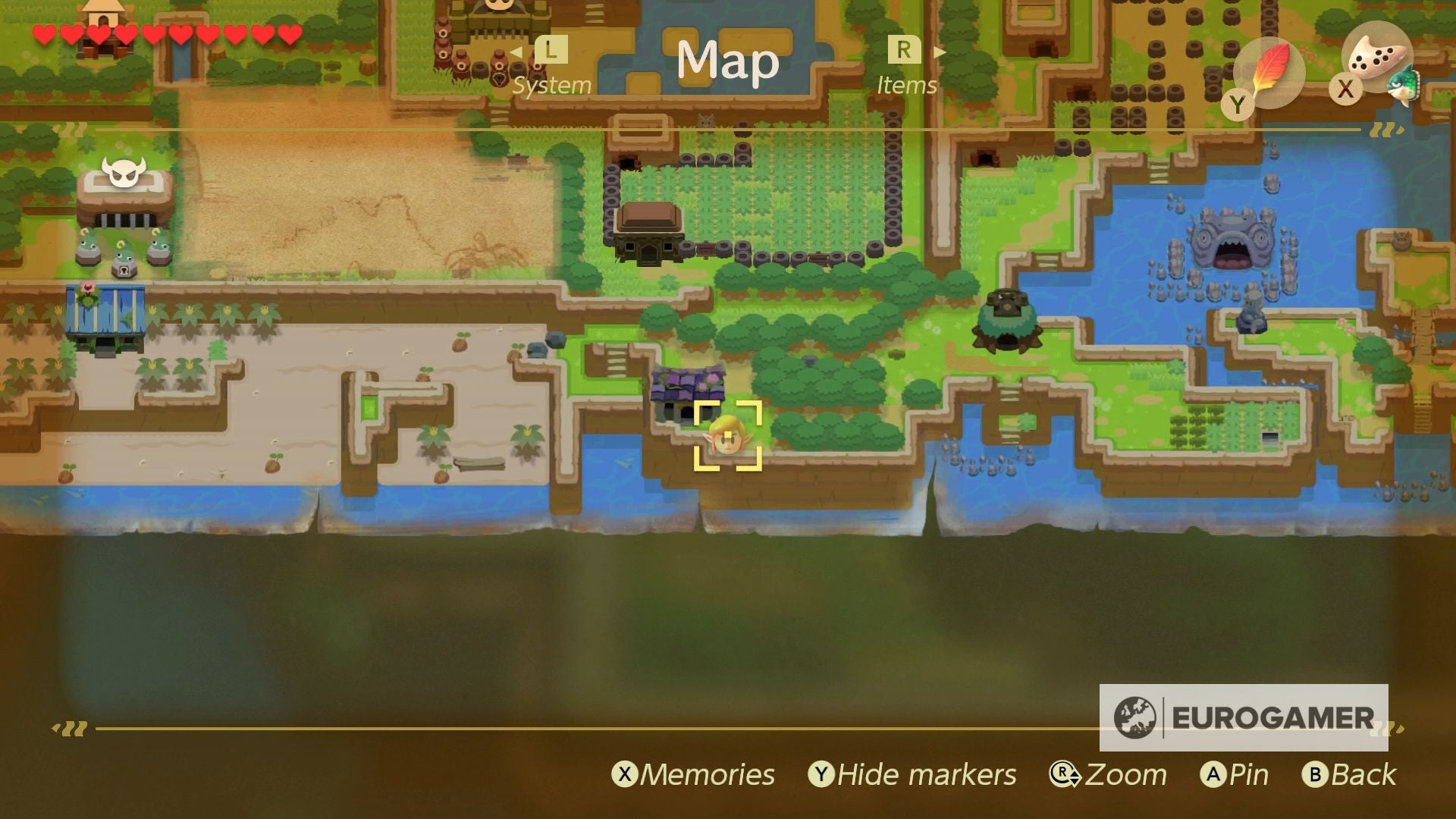Image resolution: width=1456 pixels, height=819 pixels.
Task: Click the red hearts health meter
Action: [x=164, y=34]
